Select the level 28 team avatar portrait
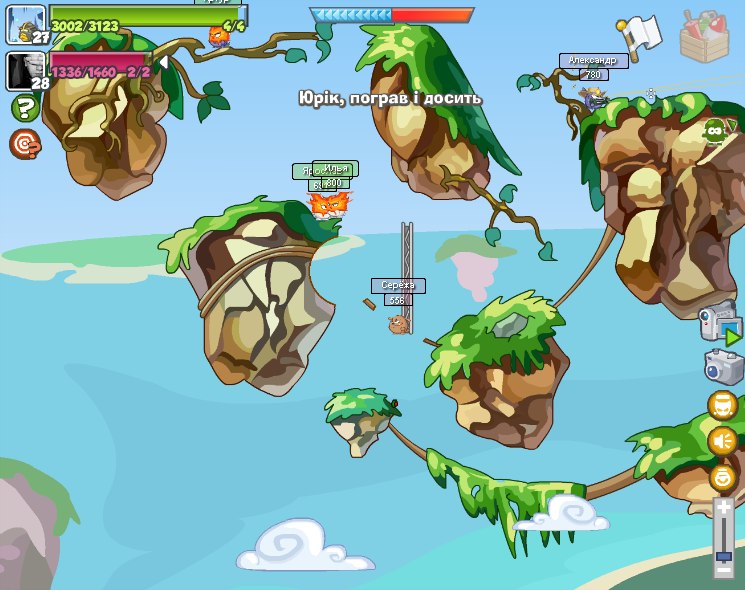 pos(26,70)
